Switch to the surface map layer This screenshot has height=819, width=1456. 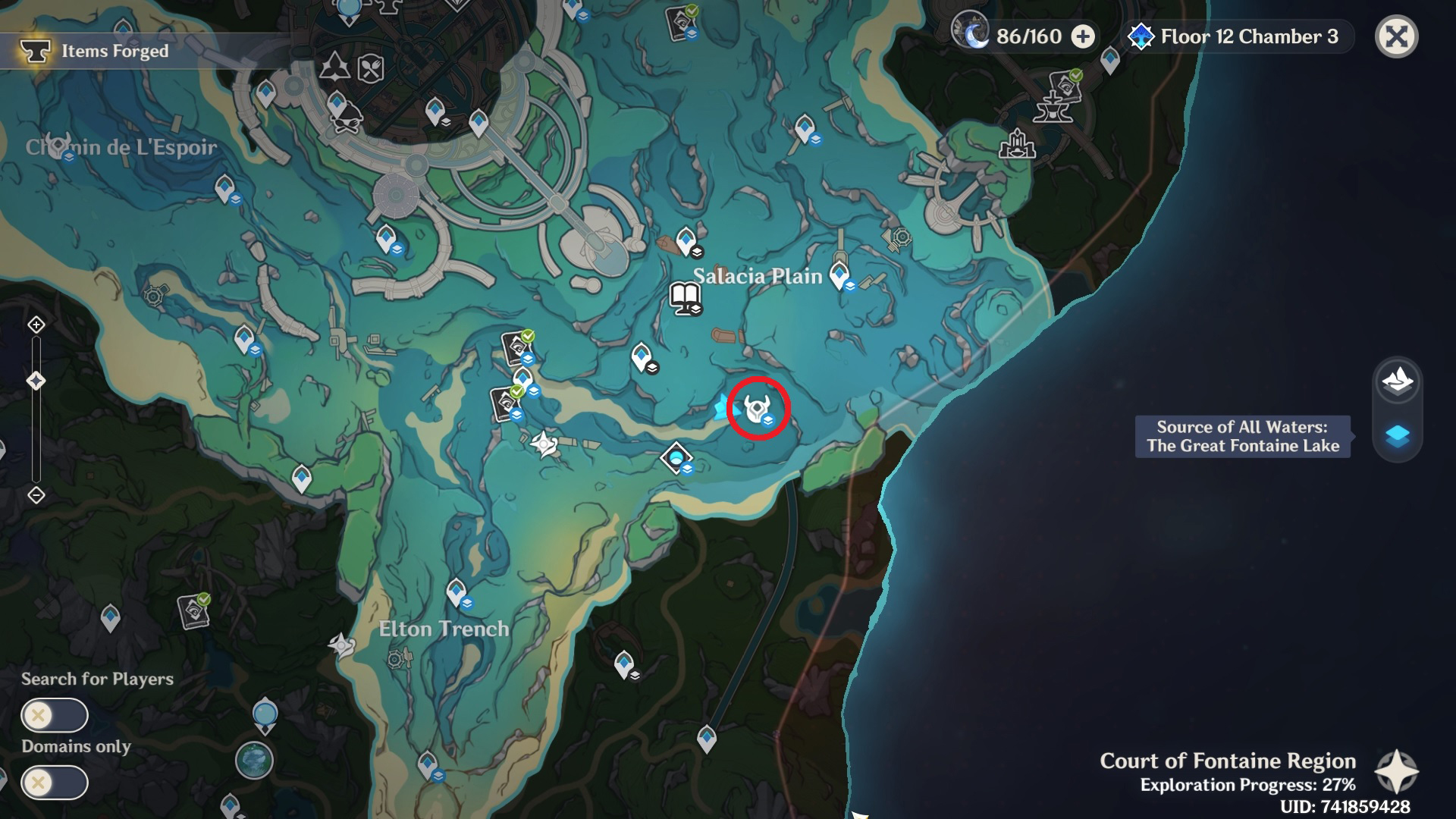click(x=1397, y=381)
